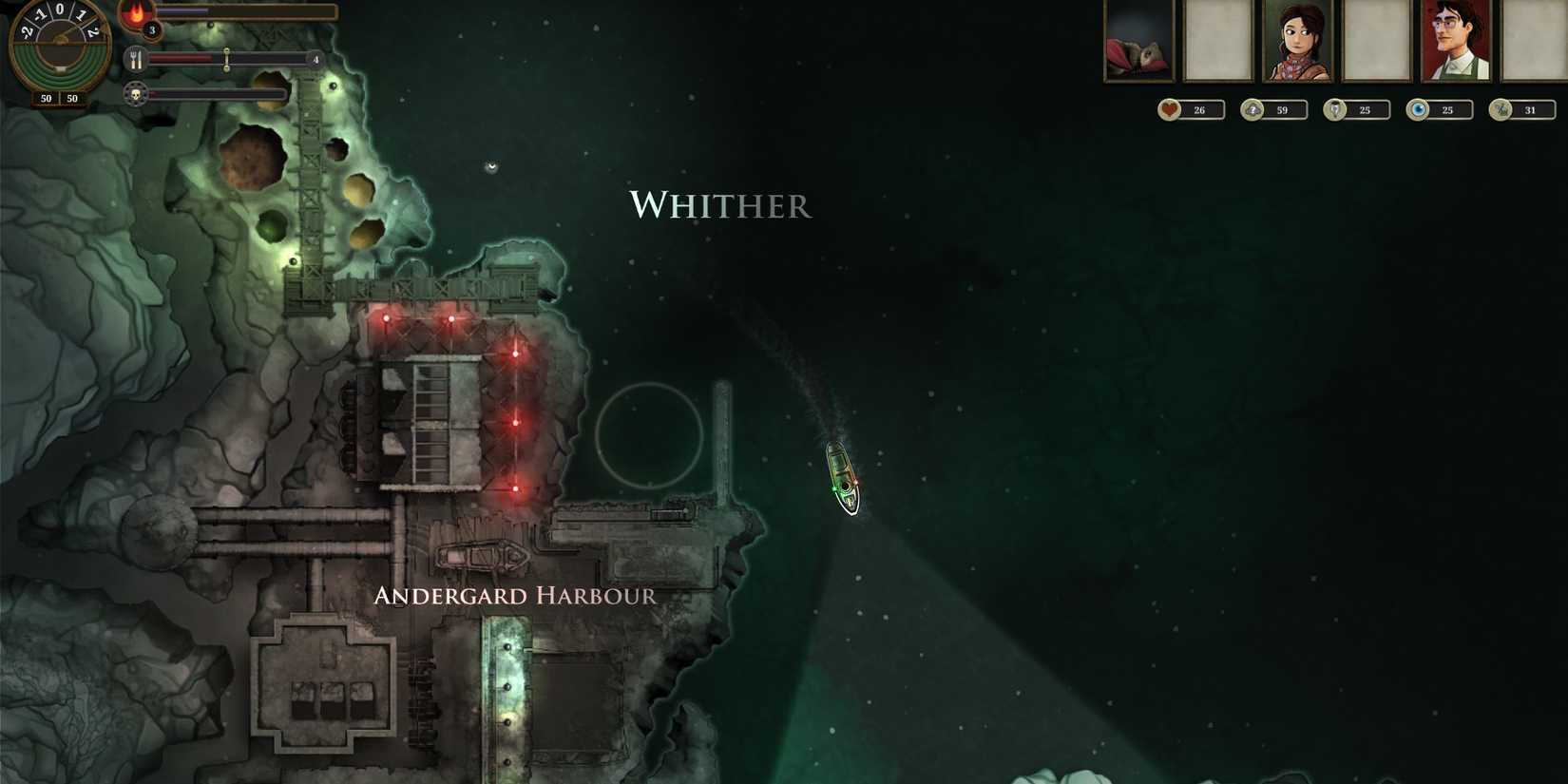Click the coin resource icon showing 59
Viewport: 1568px width, 784px height.
coord(1251,109)
